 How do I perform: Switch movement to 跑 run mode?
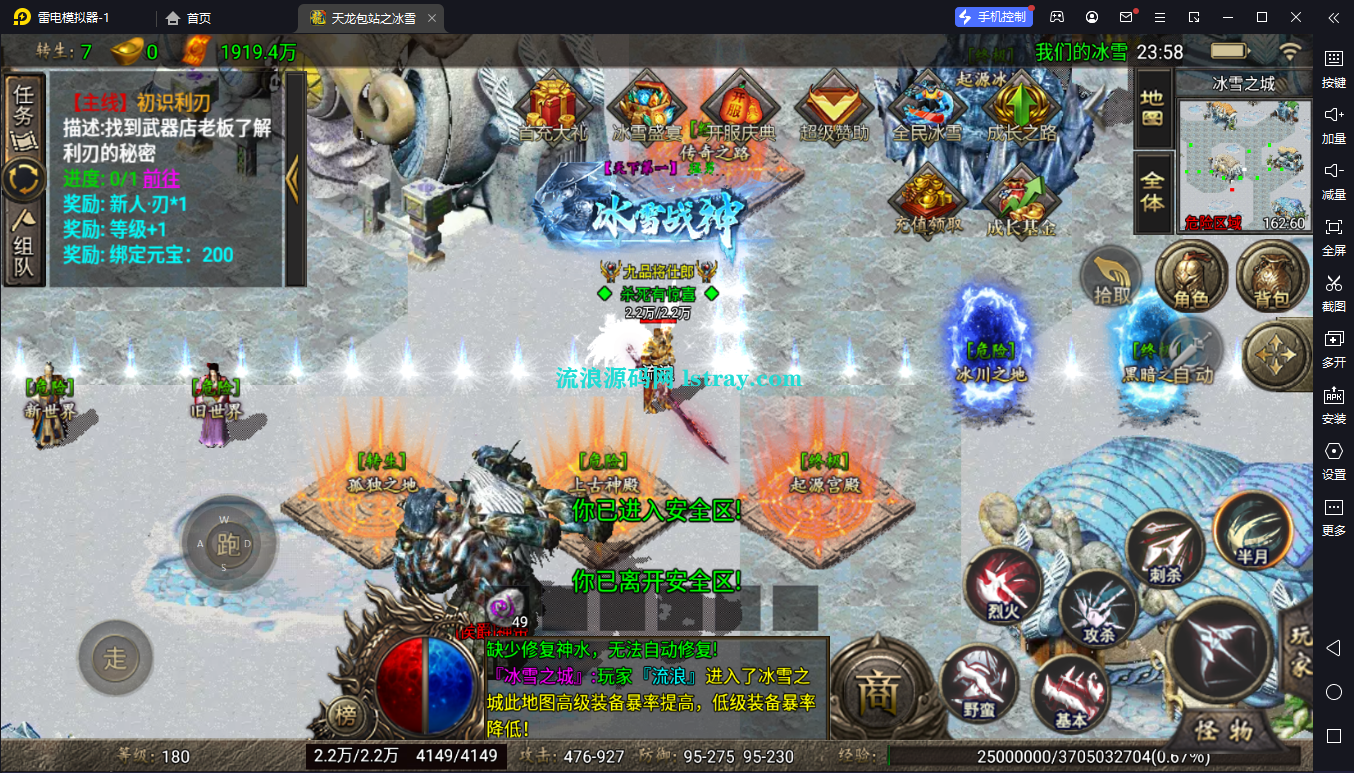(x=227, y=544)
